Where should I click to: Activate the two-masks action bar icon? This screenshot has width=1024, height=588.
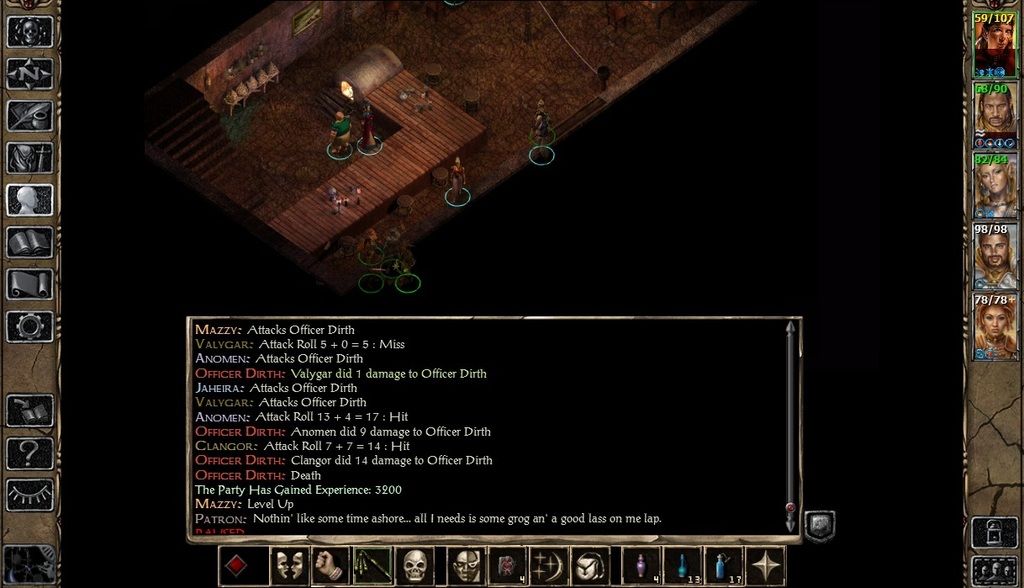290,567
